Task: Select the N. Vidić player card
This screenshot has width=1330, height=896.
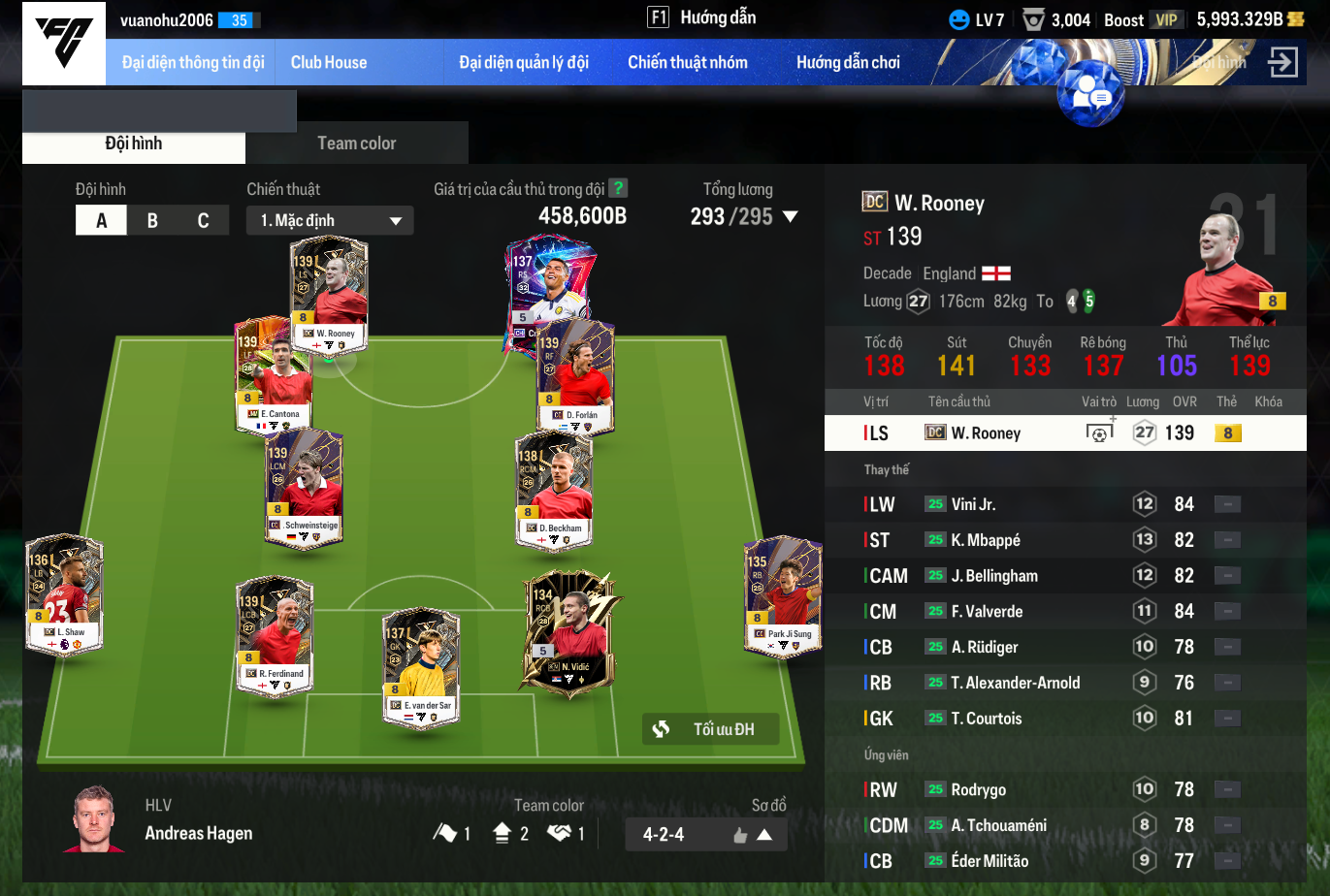Action: pos(571,628)
